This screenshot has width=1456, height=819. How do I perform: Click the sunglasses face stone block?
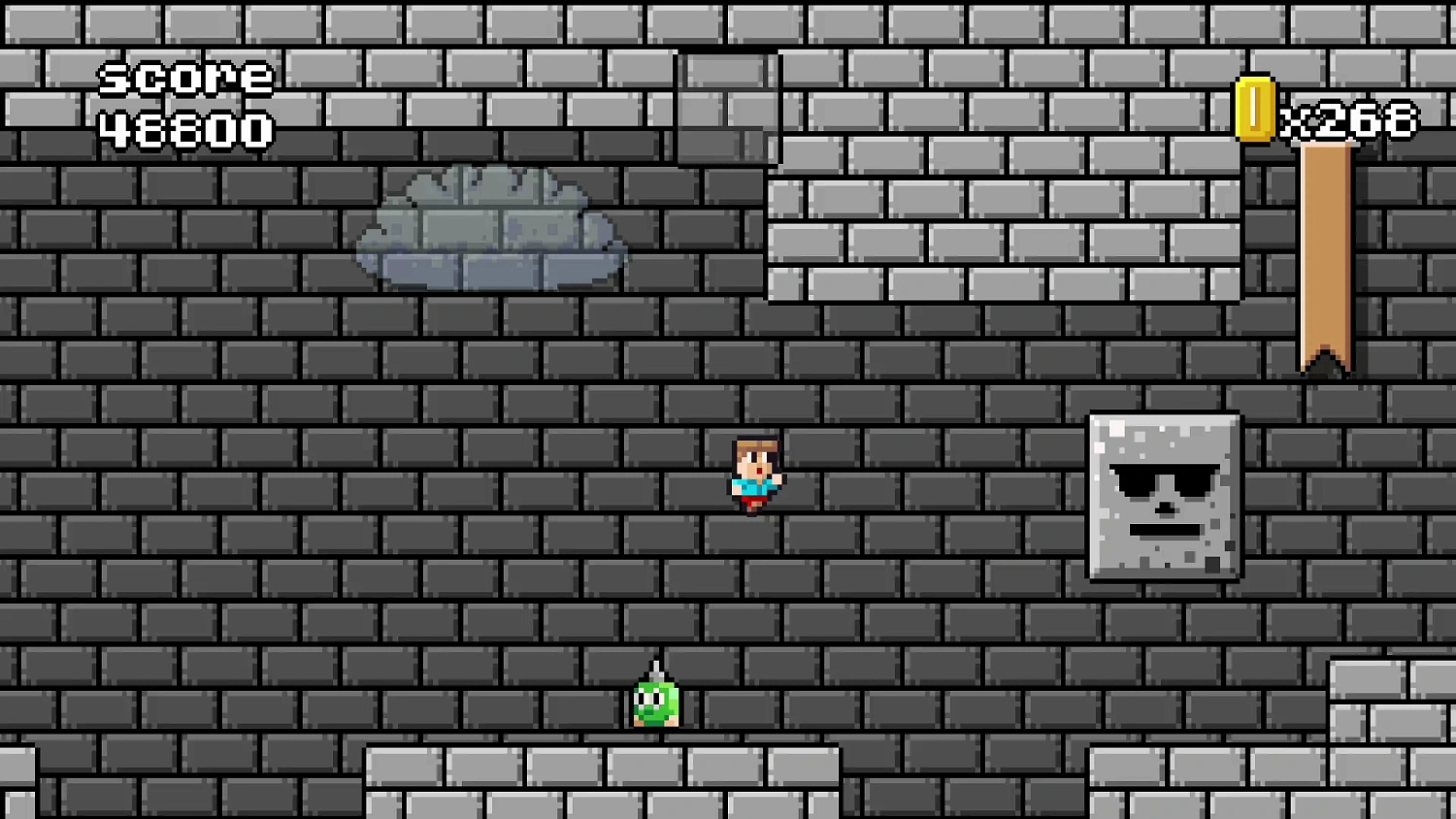pyautogui.click(x=1163, y=495)
